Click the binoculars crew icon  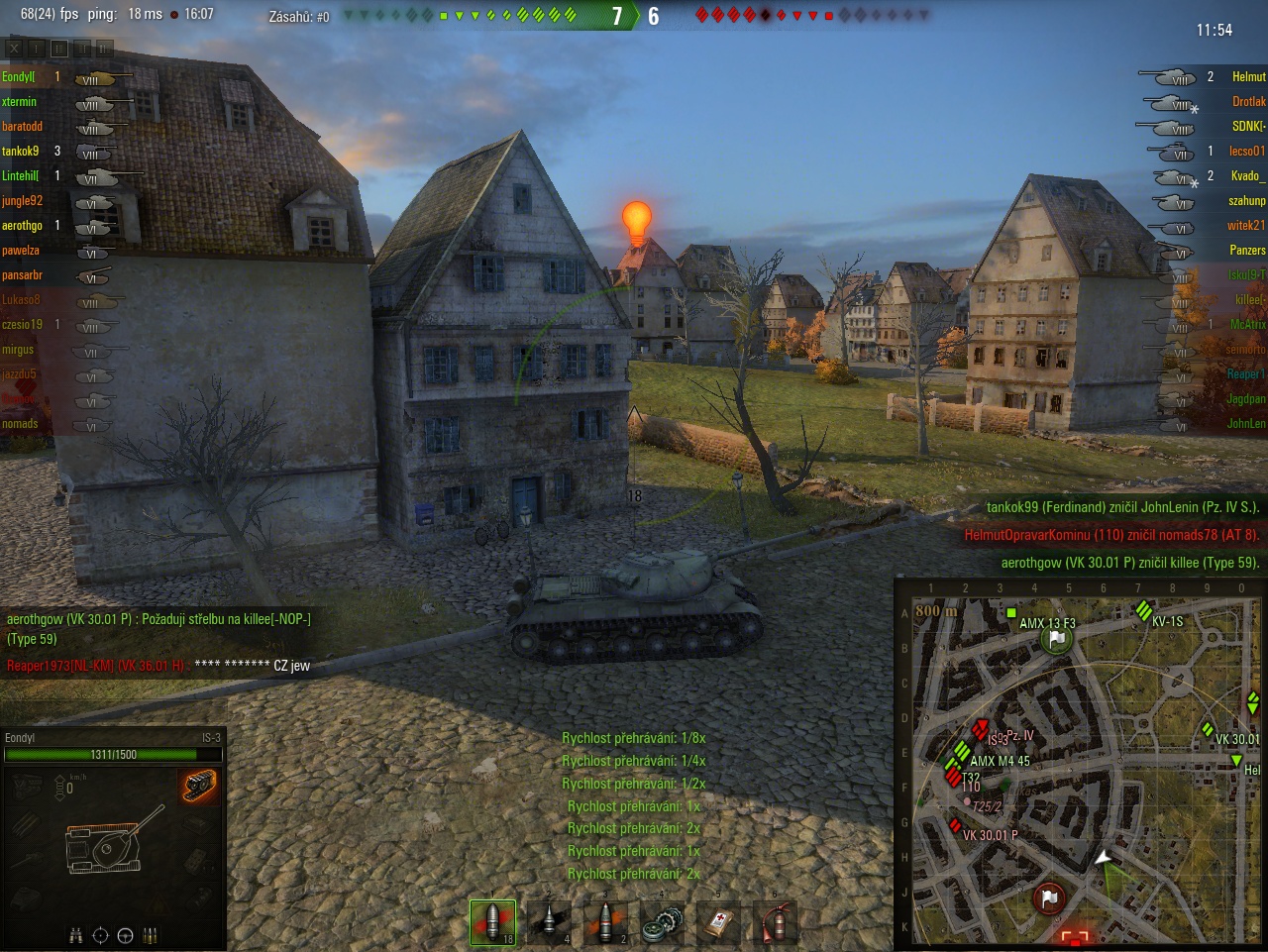click(x=75, y=935)
